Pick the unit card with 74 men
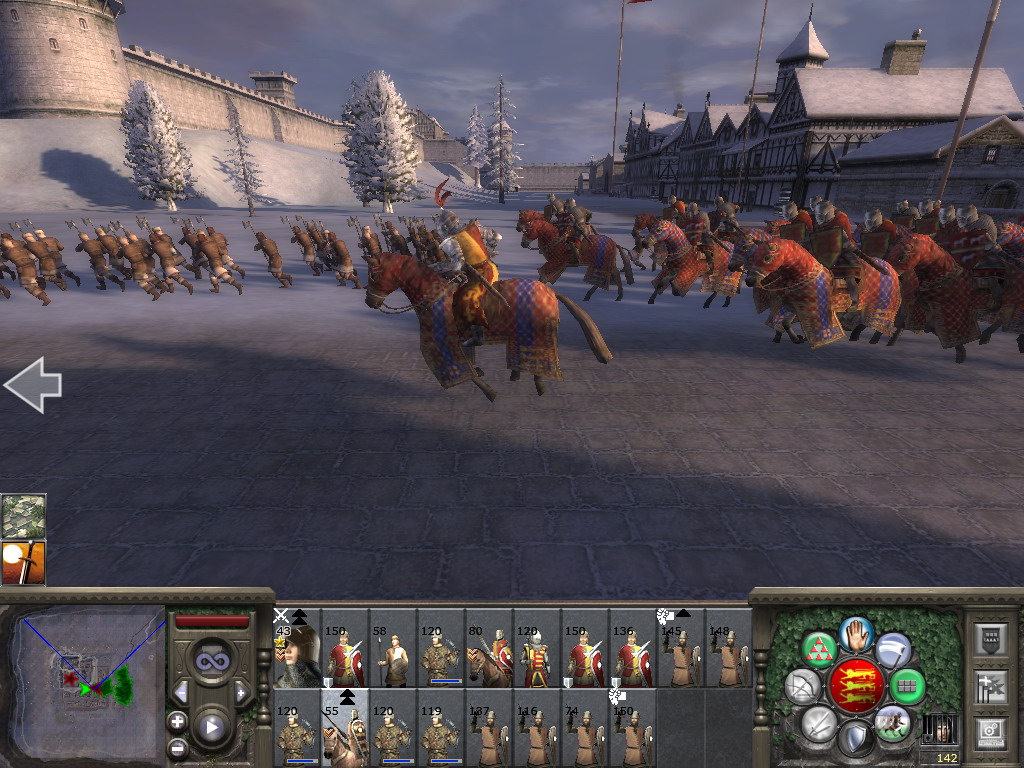The height and width of the screenshot is (768, 1024). pyautogui.click(x=584, y=729)
